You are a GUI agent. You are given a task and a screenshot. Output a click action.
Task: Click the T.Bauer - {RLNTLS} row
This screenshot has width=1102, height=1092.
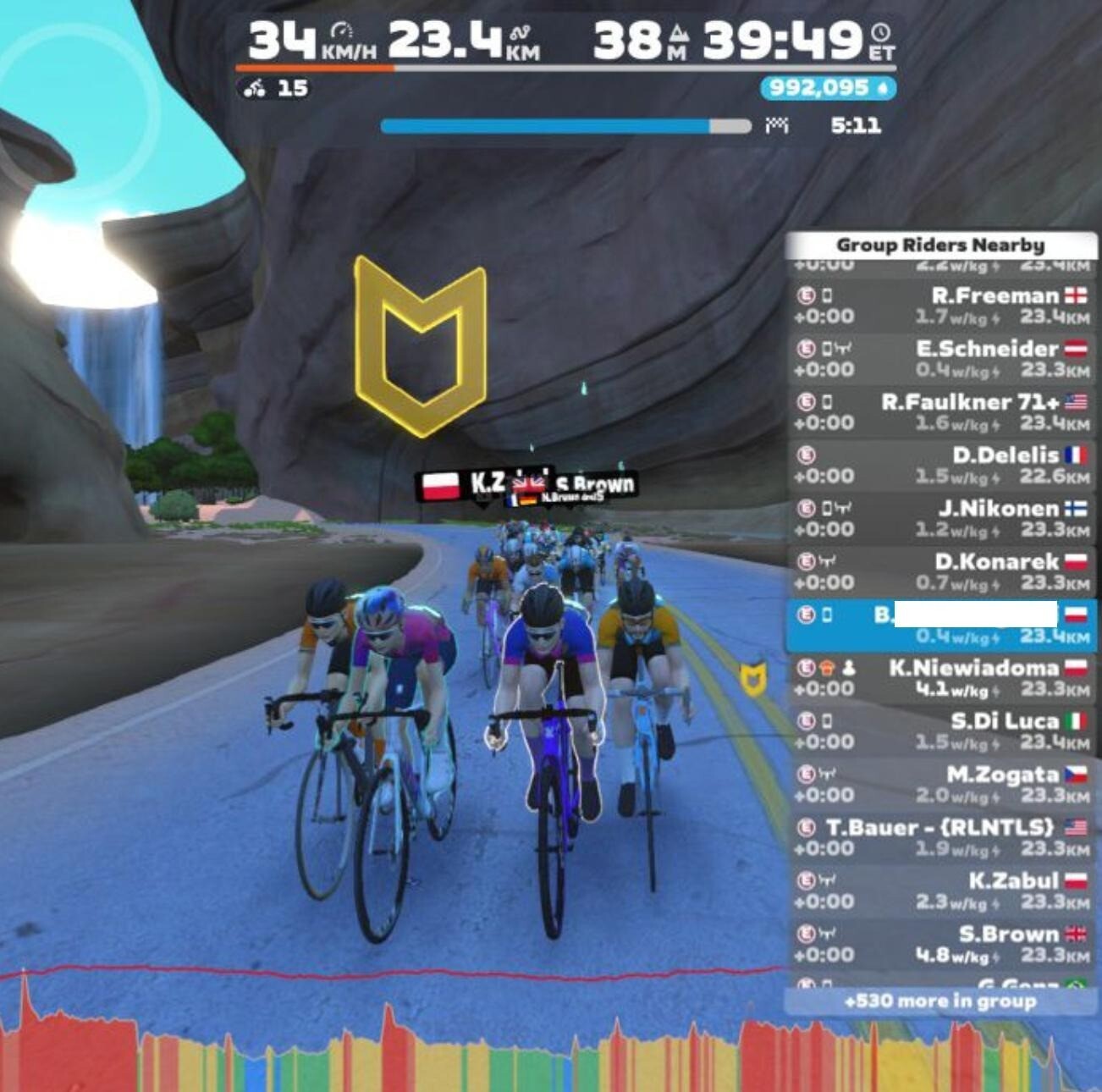pyautogui.click(x=939, y=838)
